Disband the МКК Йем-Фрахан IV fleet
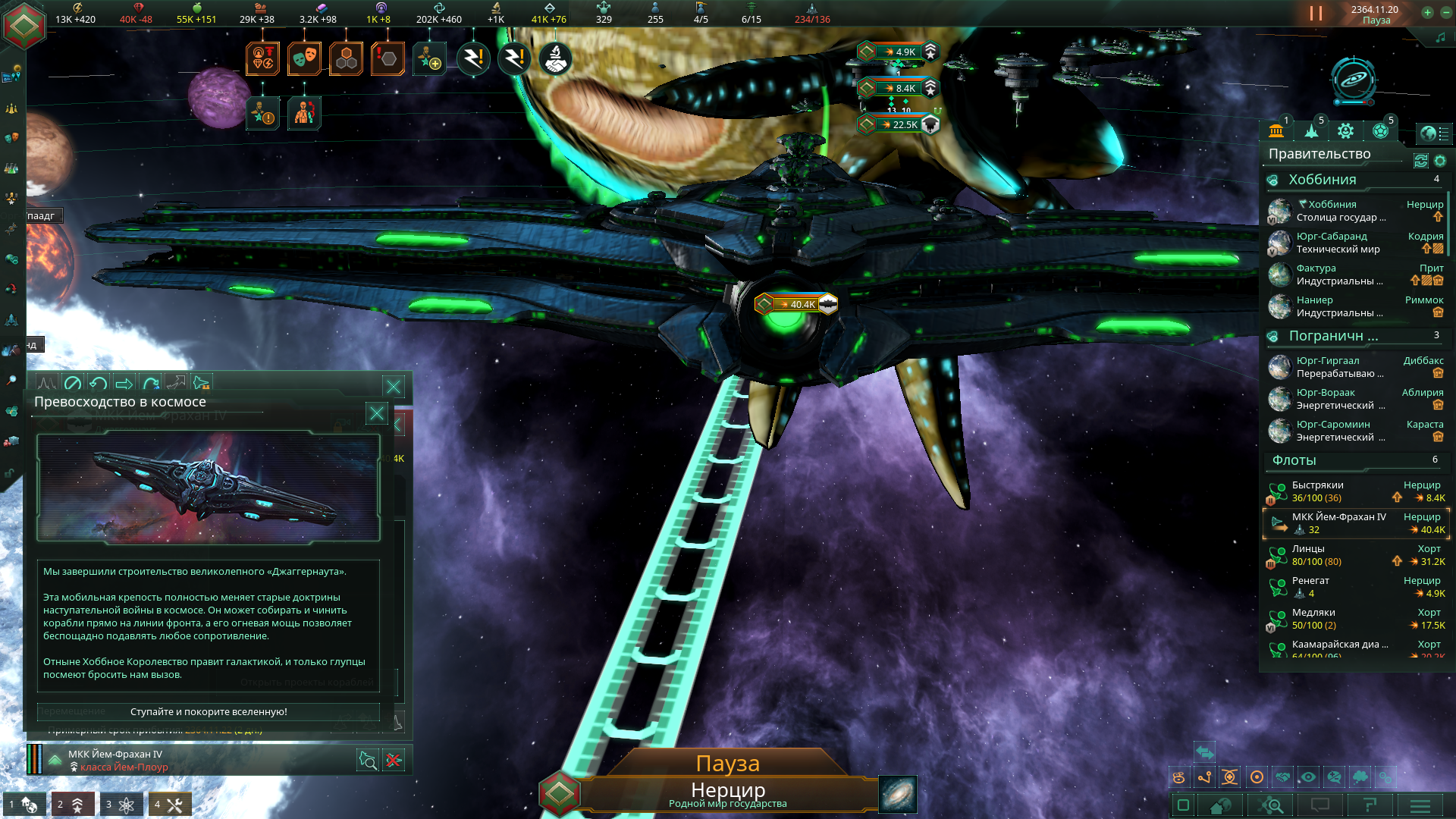 [394, 761]
